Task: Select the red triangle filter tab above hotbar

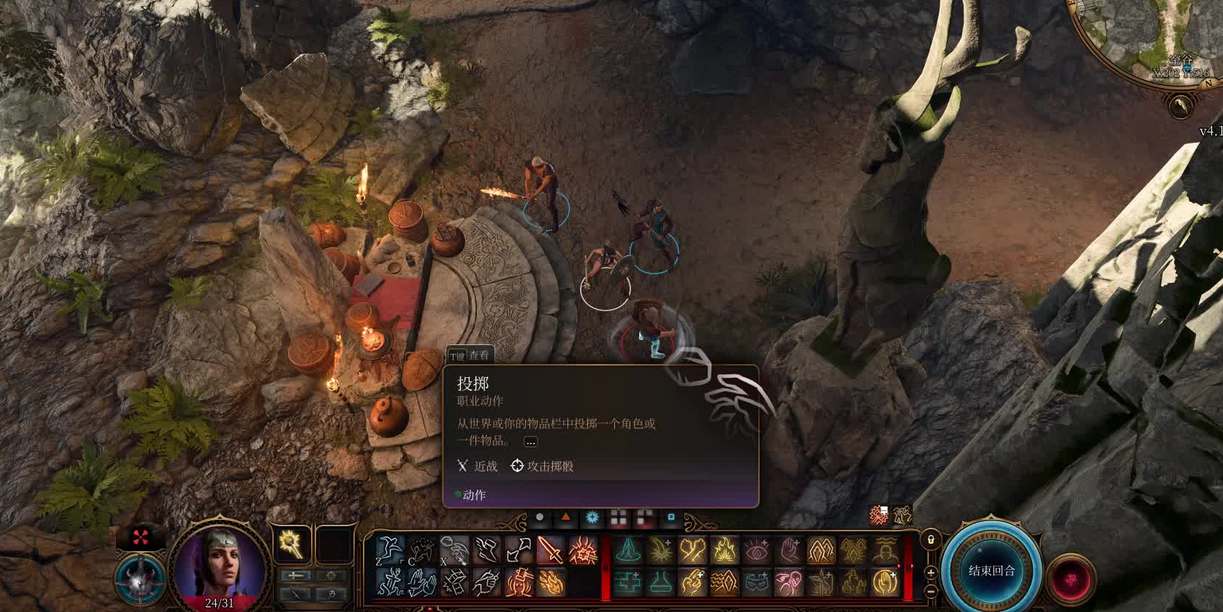Action: pyautogui.click(x=566, y=518)
